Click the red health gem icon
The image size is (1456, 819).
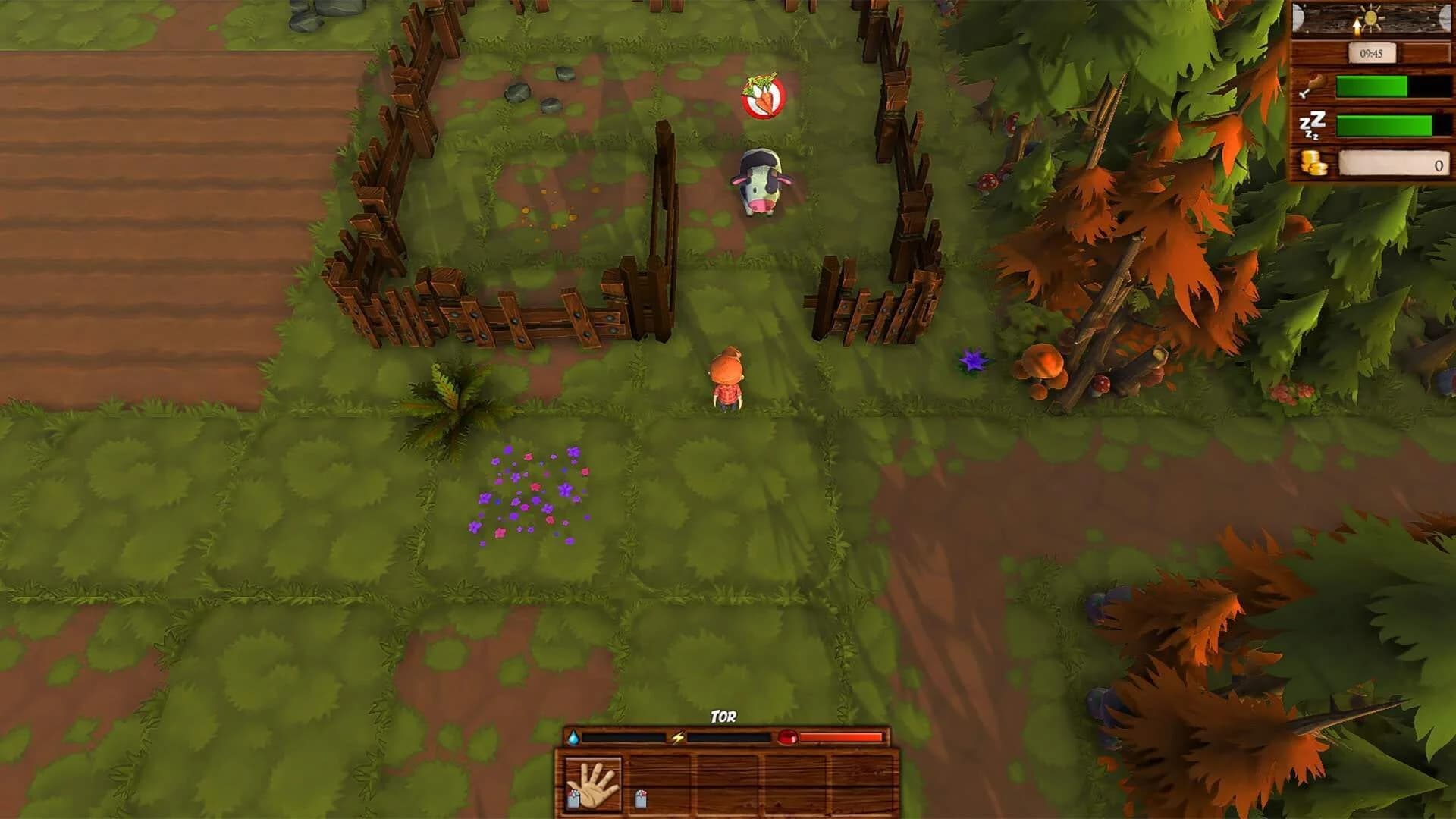tap(788, 737)
